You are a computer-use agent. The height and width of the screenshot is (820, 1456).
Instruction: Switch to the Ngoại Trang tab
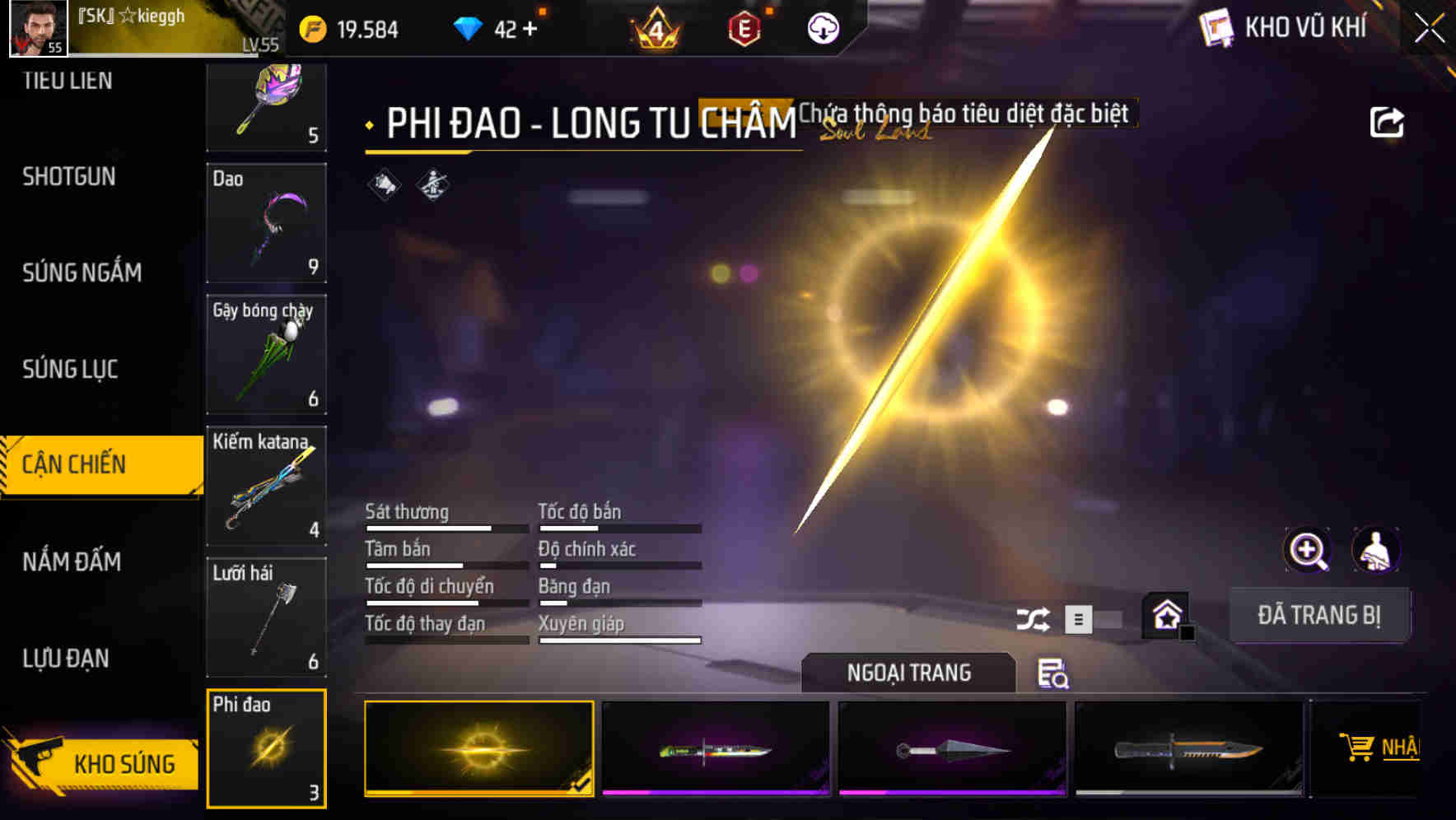908,673
